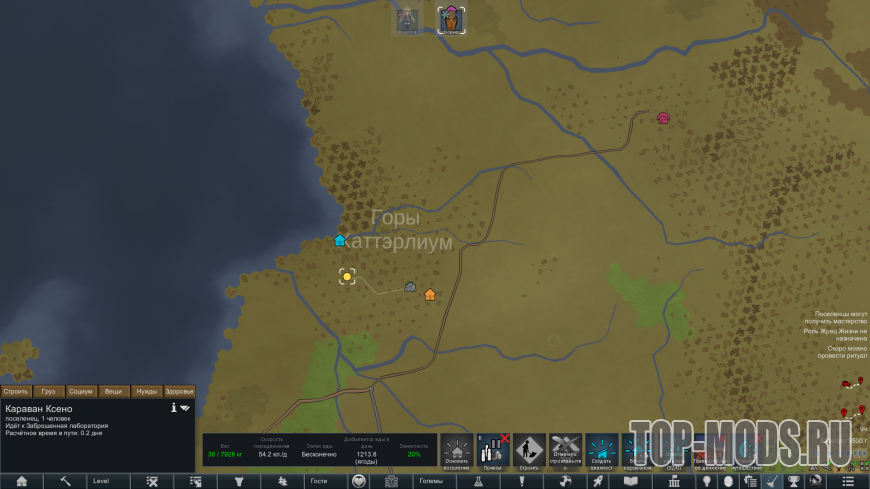Activate the Строить shovel command
This screenshot has width=870, height=489.
click(x=529, y=451)
